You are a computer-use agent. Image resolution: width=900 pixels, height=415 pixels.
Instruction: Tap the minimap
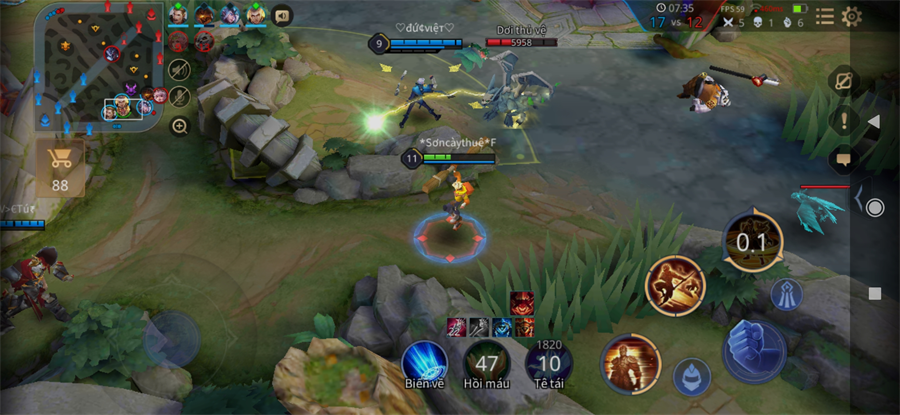click(x=98, y=66)
